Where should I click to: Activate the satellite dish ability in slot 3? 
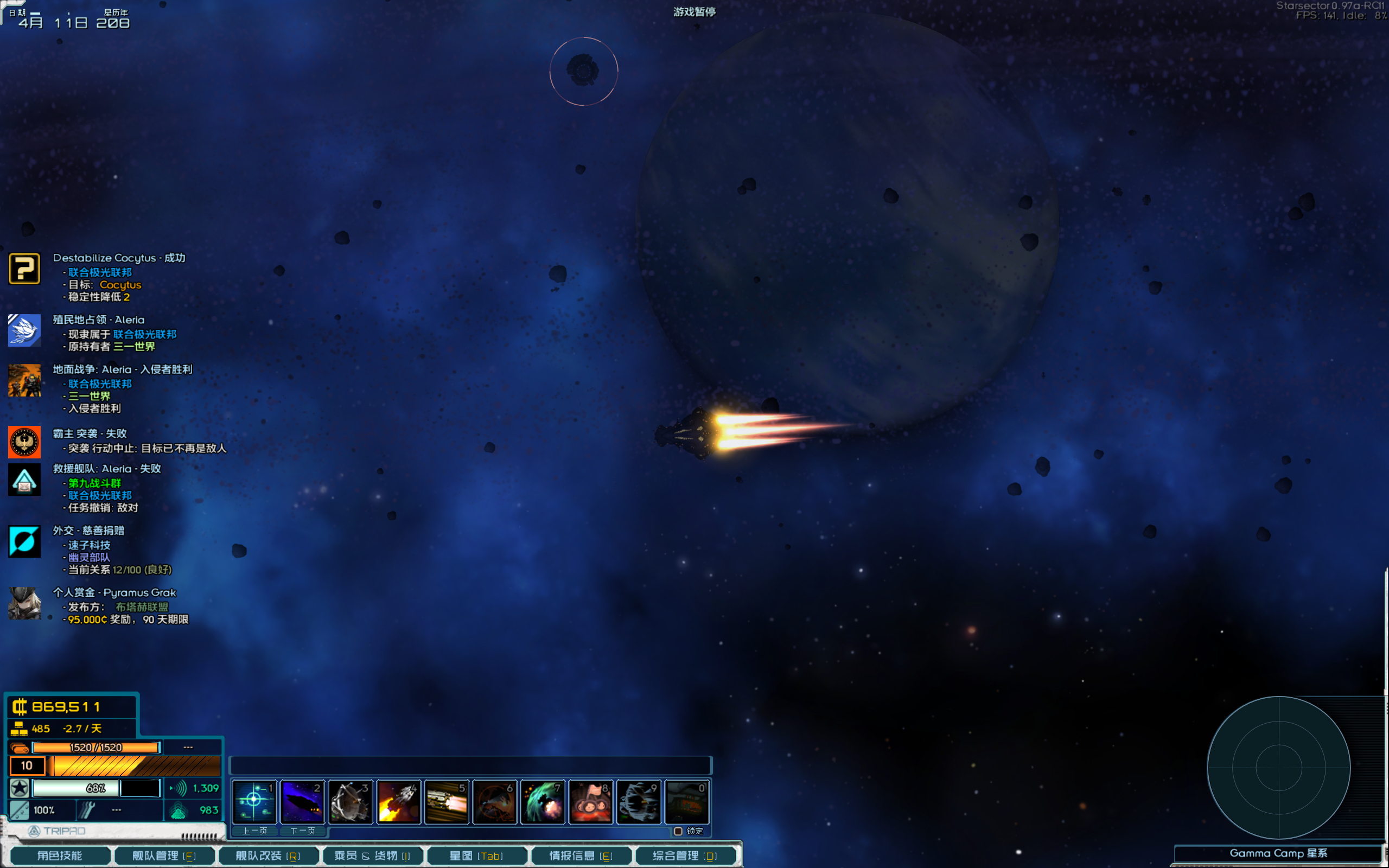[351, 801]
